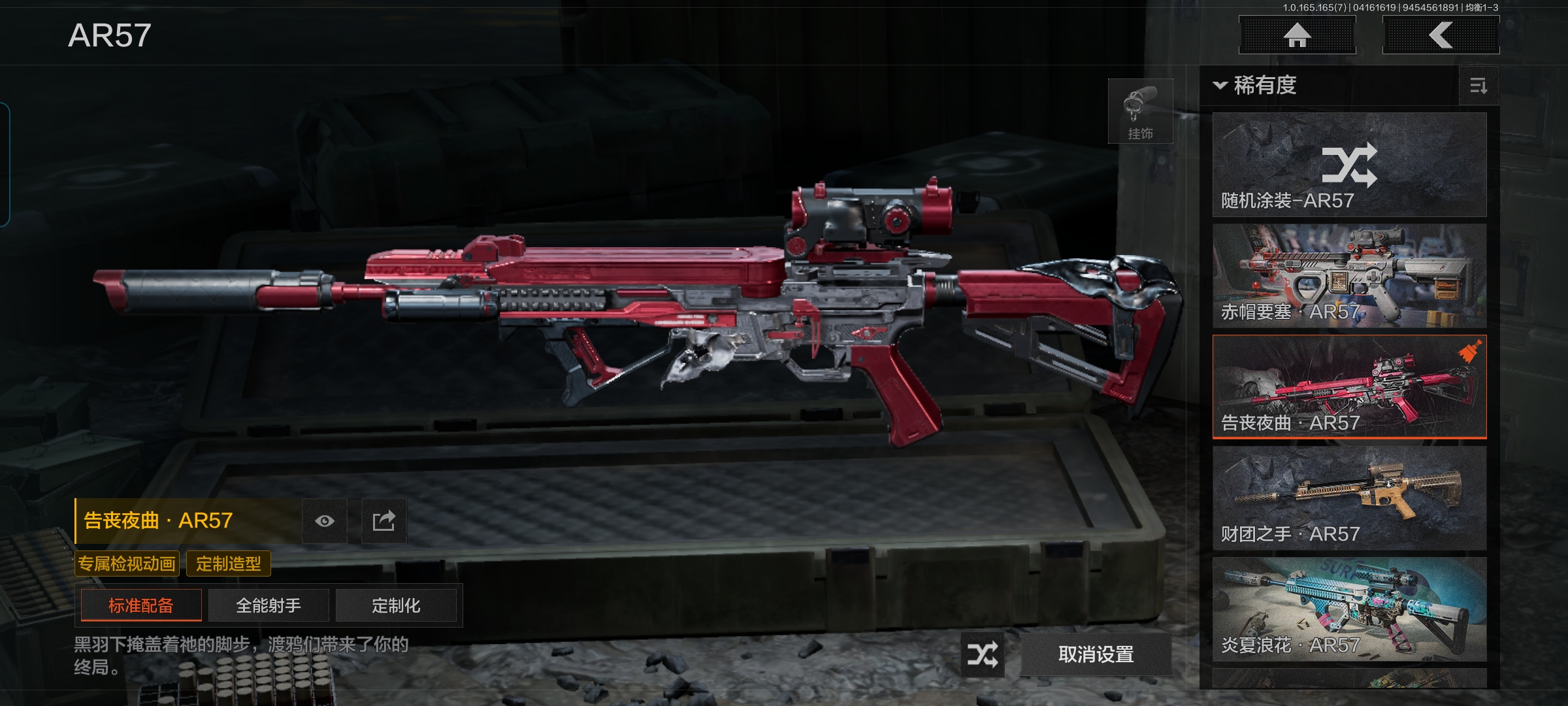Choose the 赤帽要塞 AR57 skin

pos(1349,276)
